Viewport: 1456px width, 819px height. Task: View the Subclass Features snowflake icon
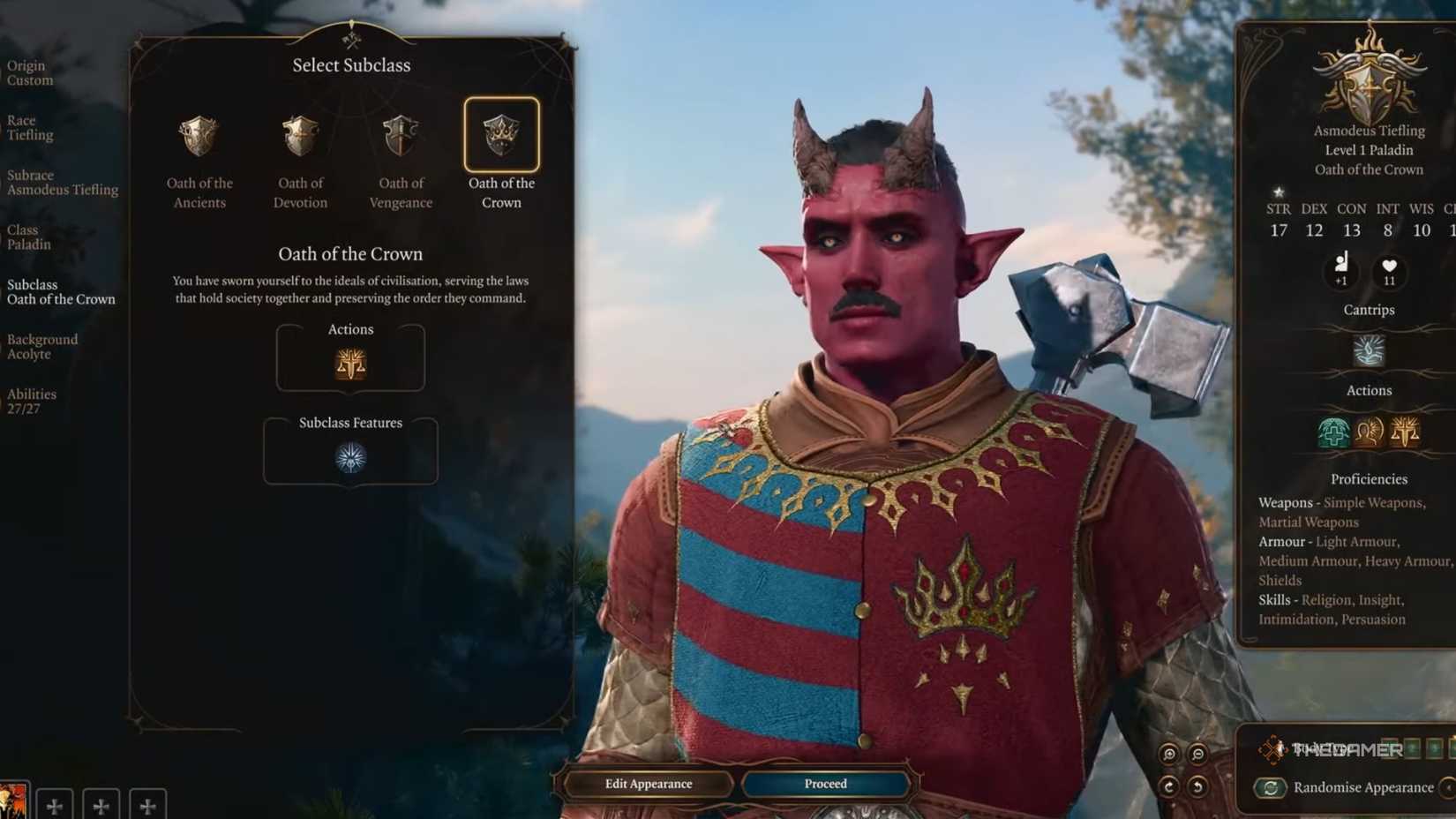pos(350,455)
